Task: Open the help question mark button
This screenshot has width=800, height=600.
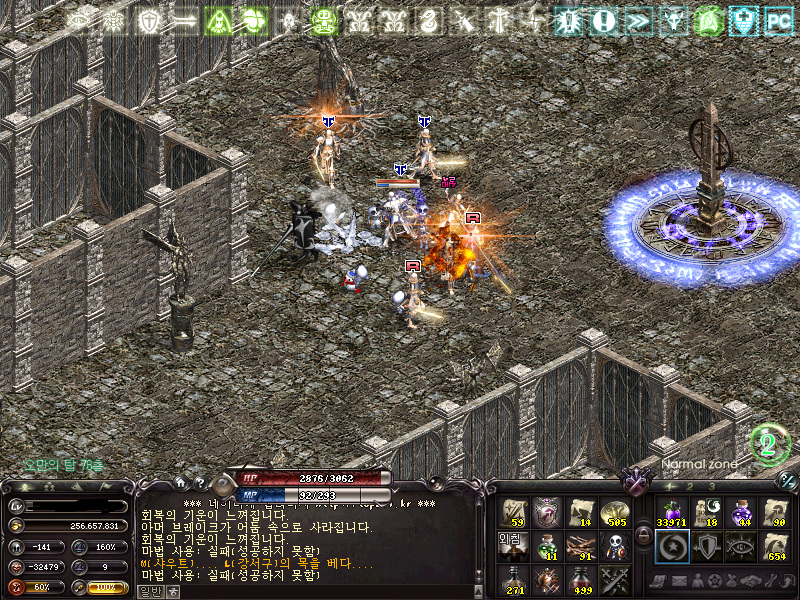Action: [199, 484]
